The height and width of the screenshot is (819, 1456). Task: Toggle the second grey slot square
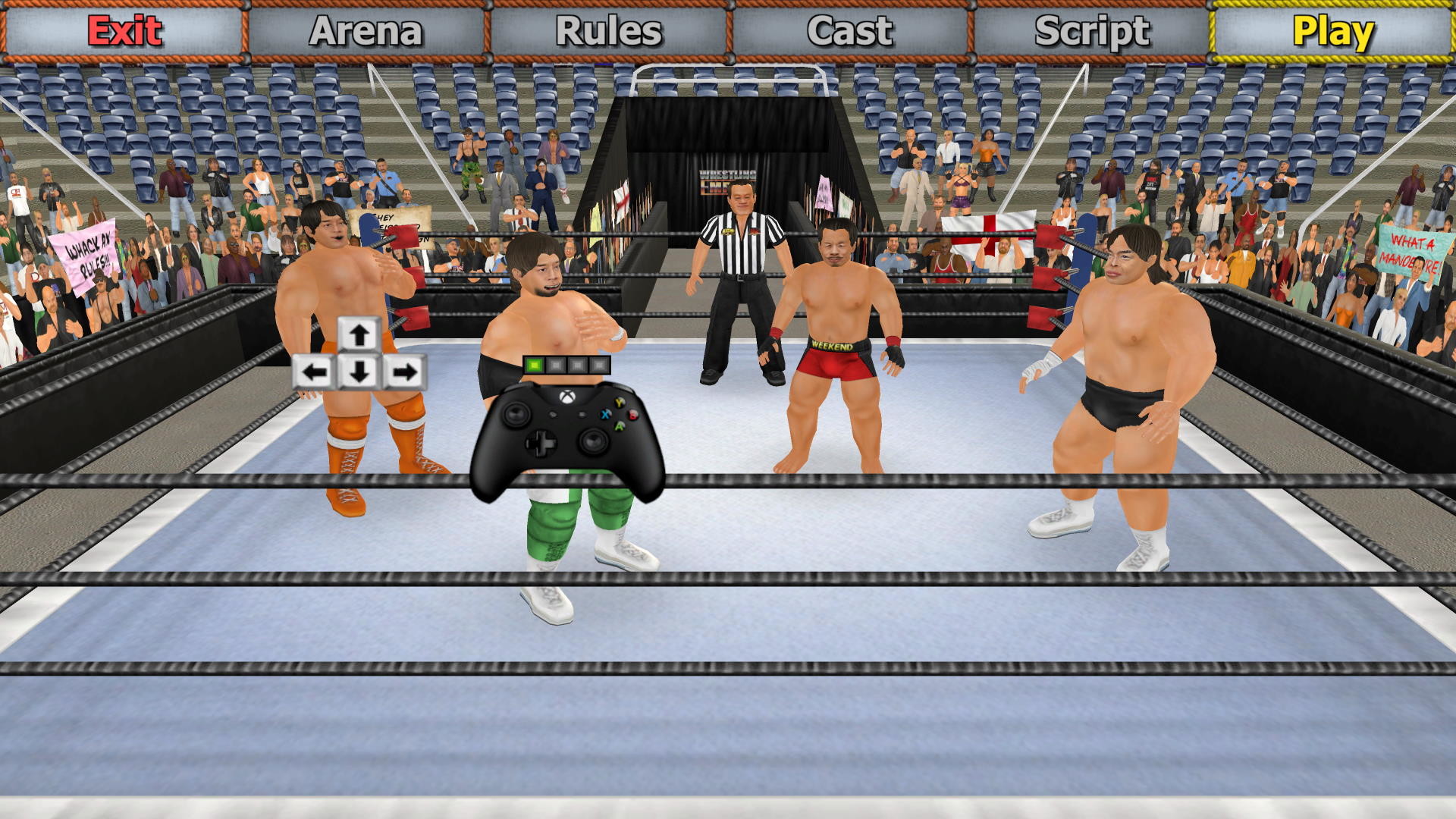pos(556,365)
